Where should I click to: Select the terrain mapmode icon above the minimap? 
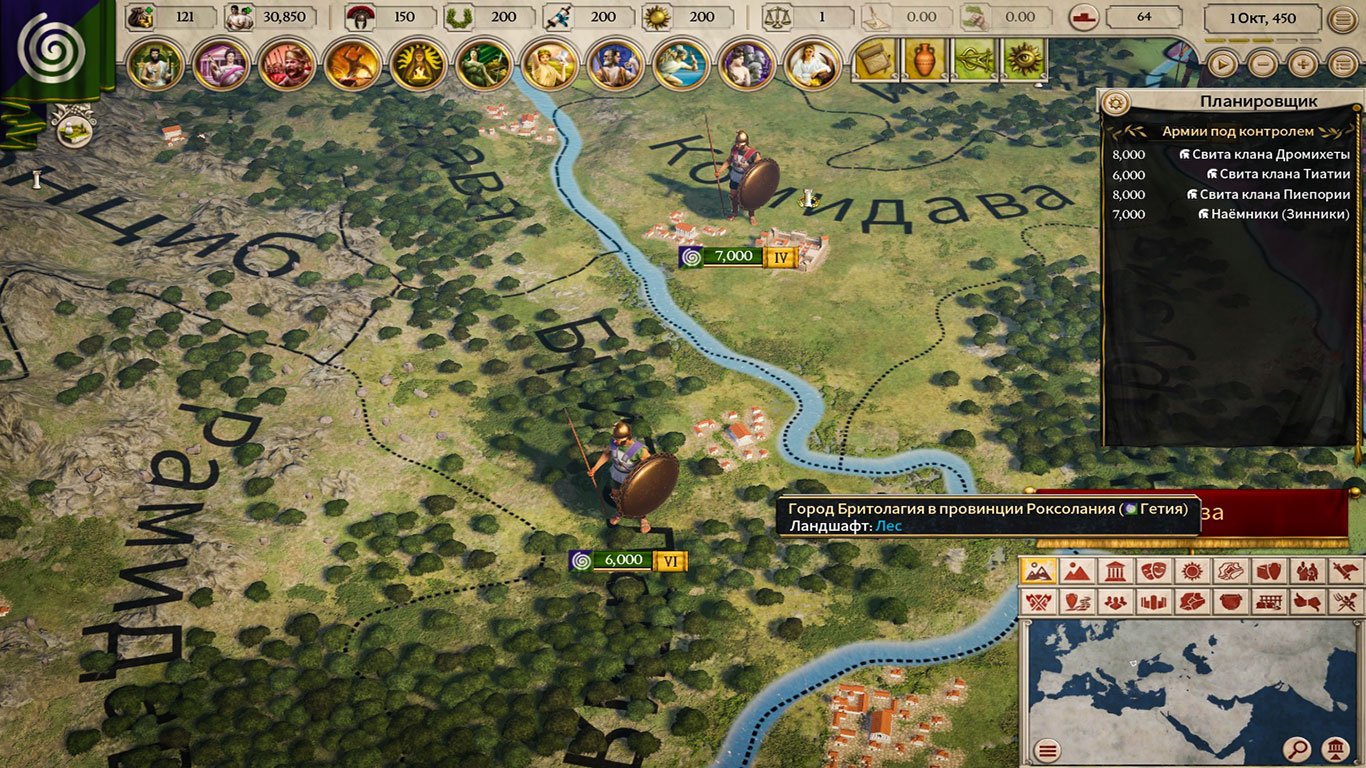pyautogui.click(x=1038, y=570)
